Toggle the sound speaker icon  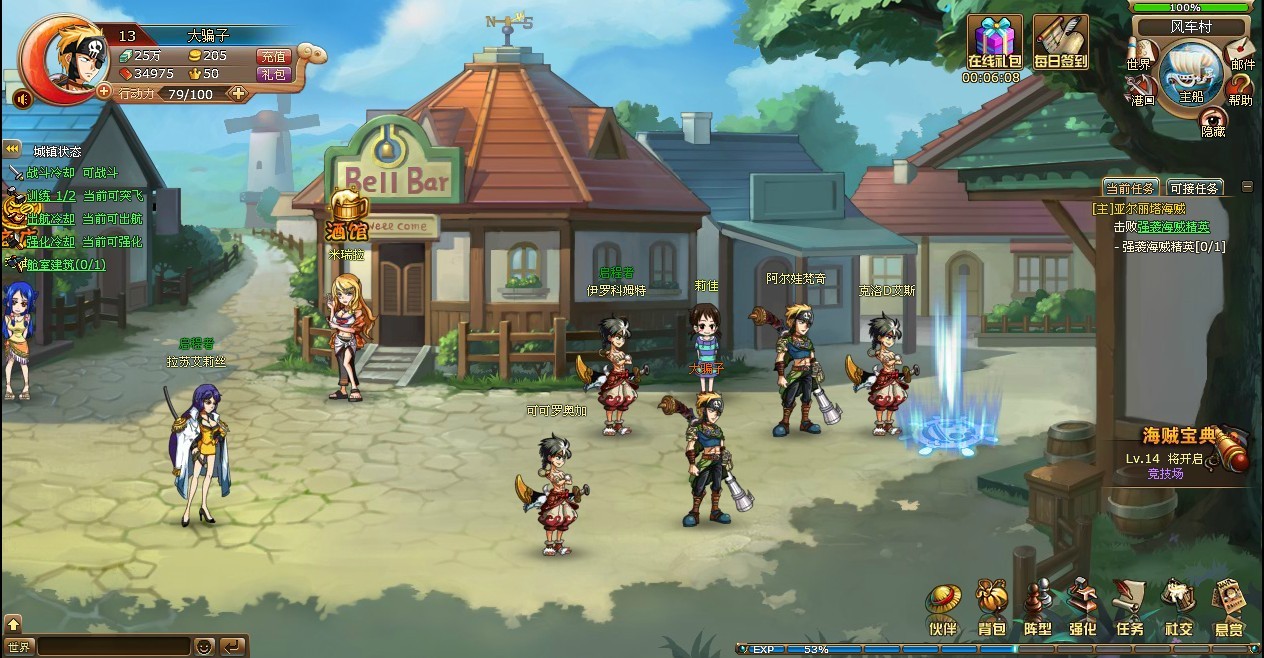coord(21,98)
